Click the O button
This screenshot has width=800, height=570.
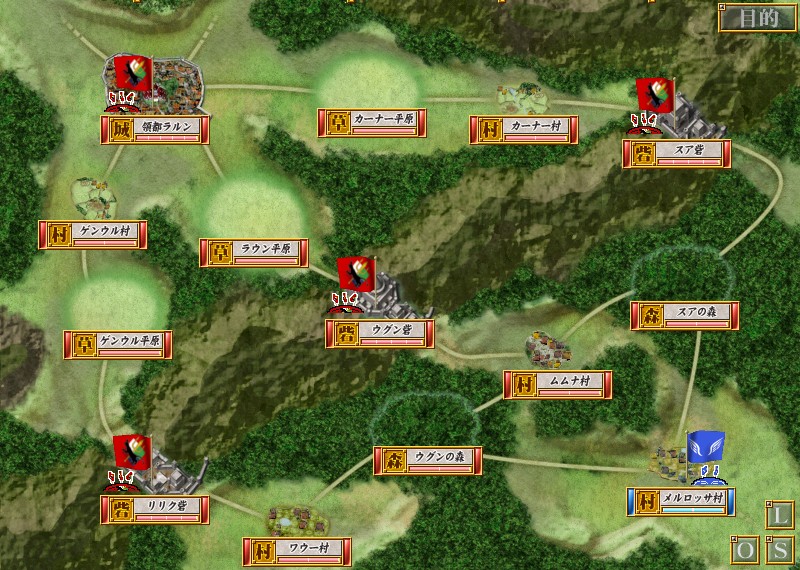746,551
